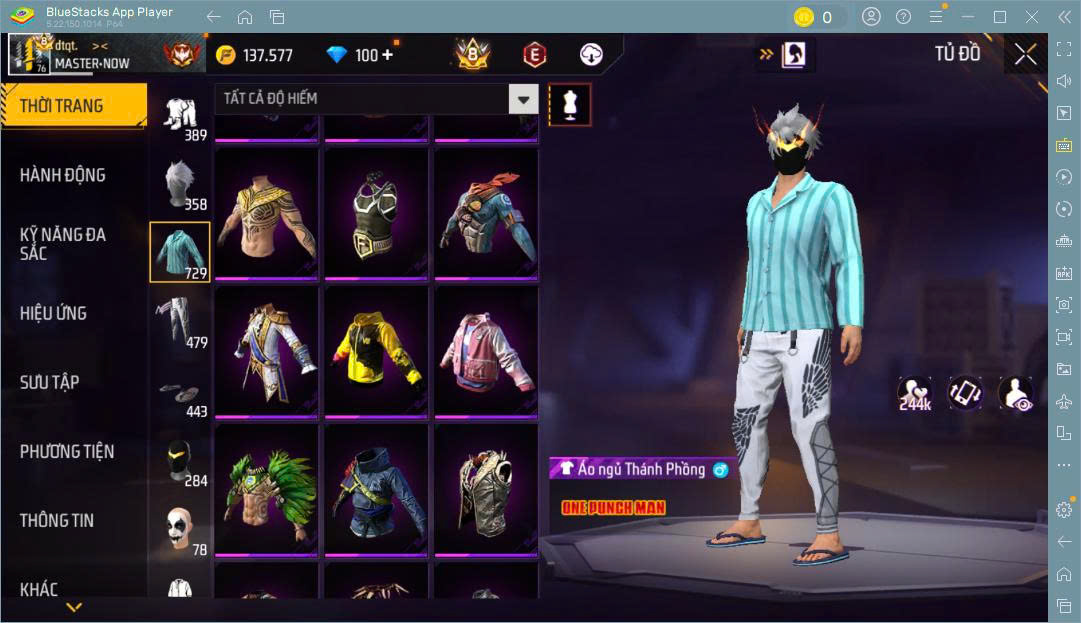The height and width of the screenshot is (623, 1081).
Task: Switch to the THỜI TRANG tab
Action: point(73,105)
